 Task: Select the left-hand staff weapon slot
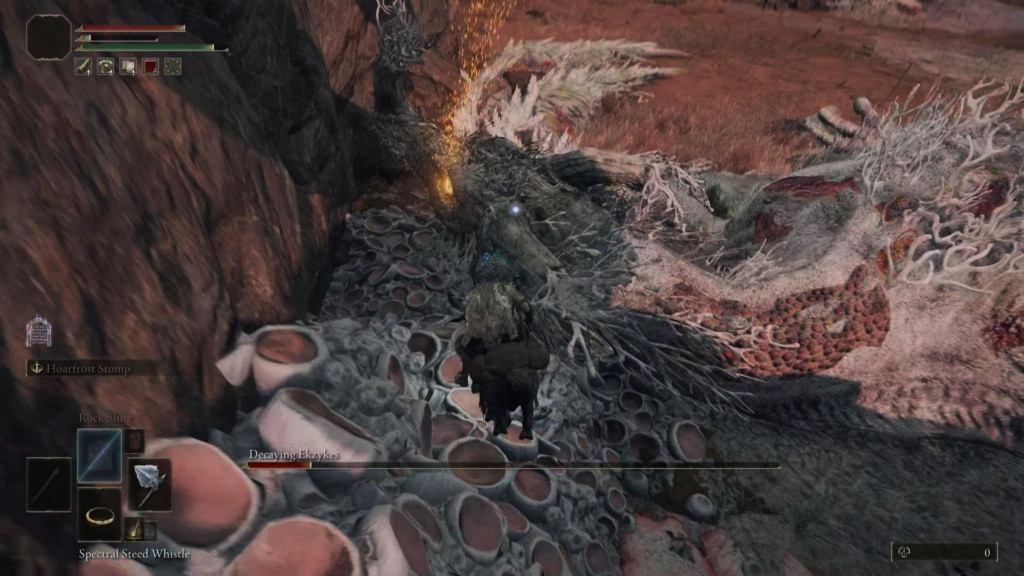coord(49,485)
